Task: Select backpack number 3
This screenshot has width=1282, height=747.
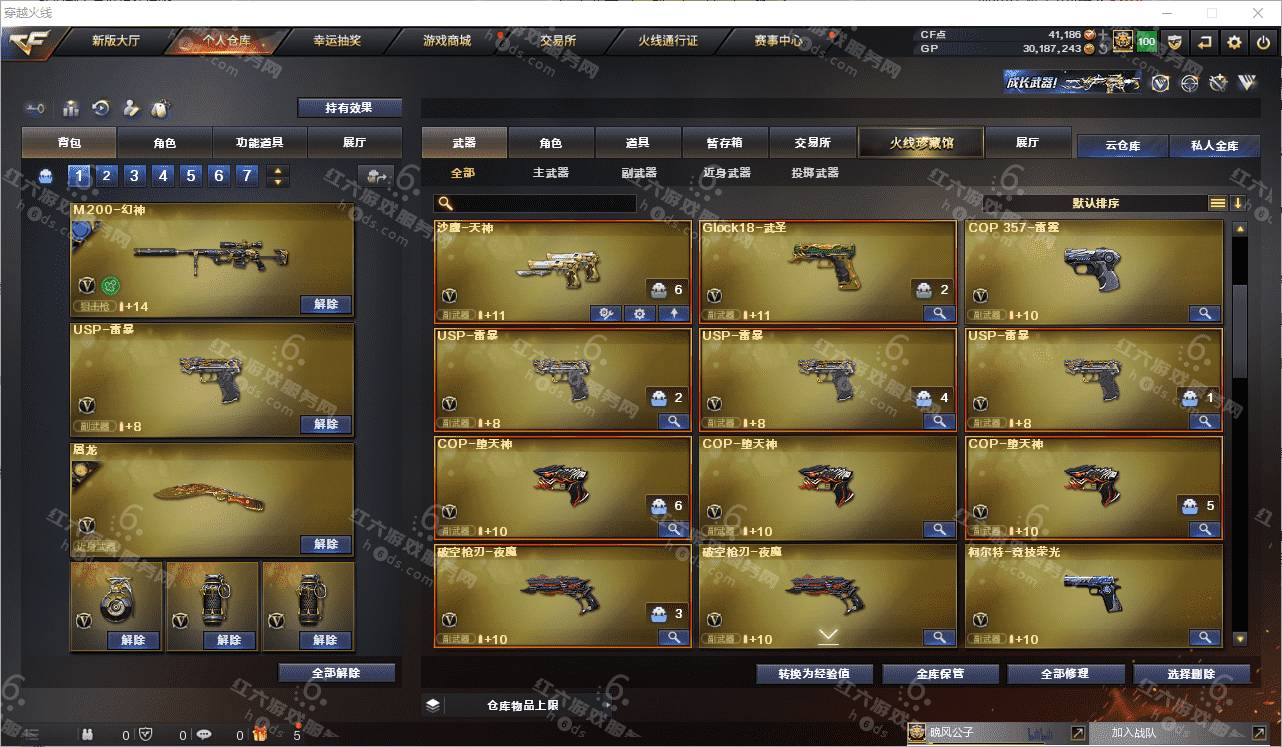Action: tap(134, 176)
